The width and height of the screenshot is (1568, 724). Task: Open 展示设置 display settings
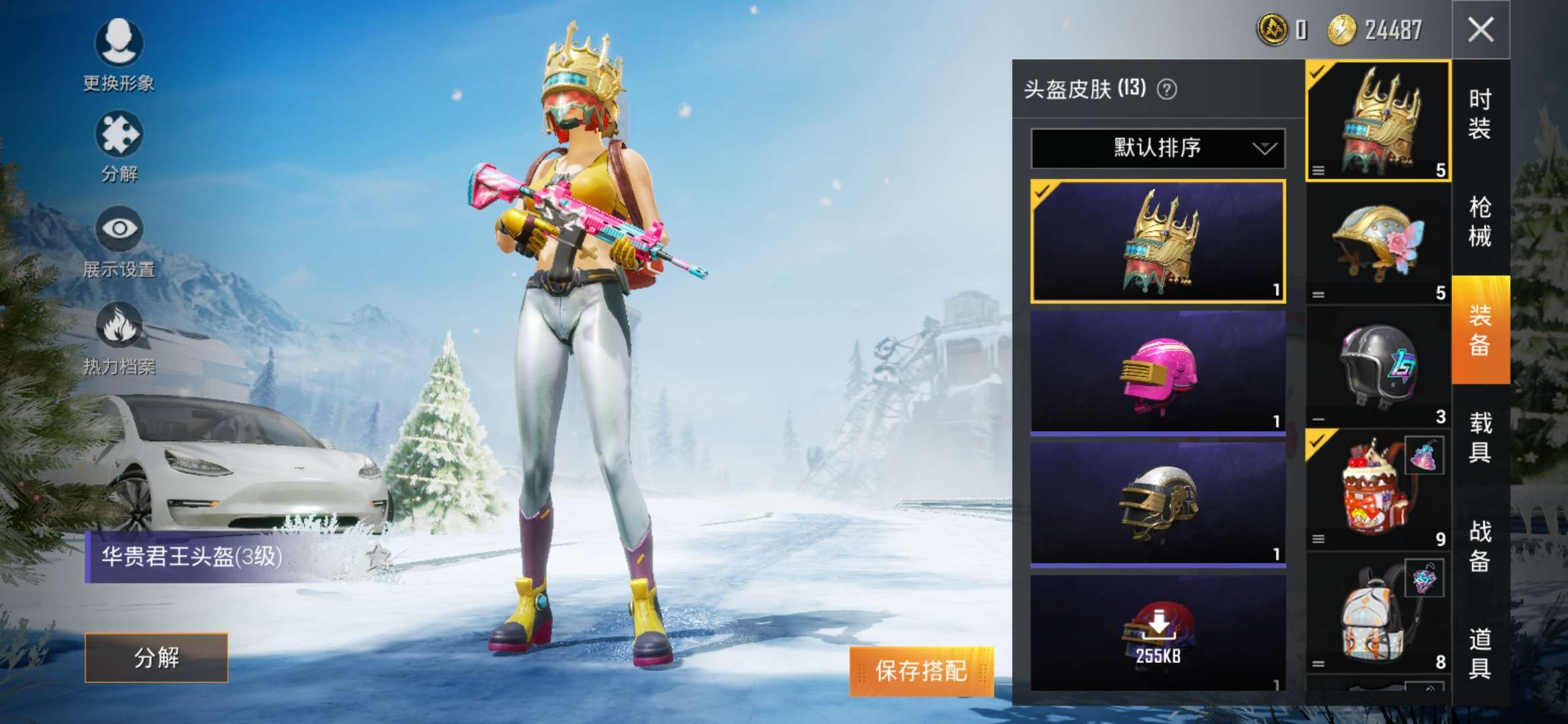[x=119, y=230]
